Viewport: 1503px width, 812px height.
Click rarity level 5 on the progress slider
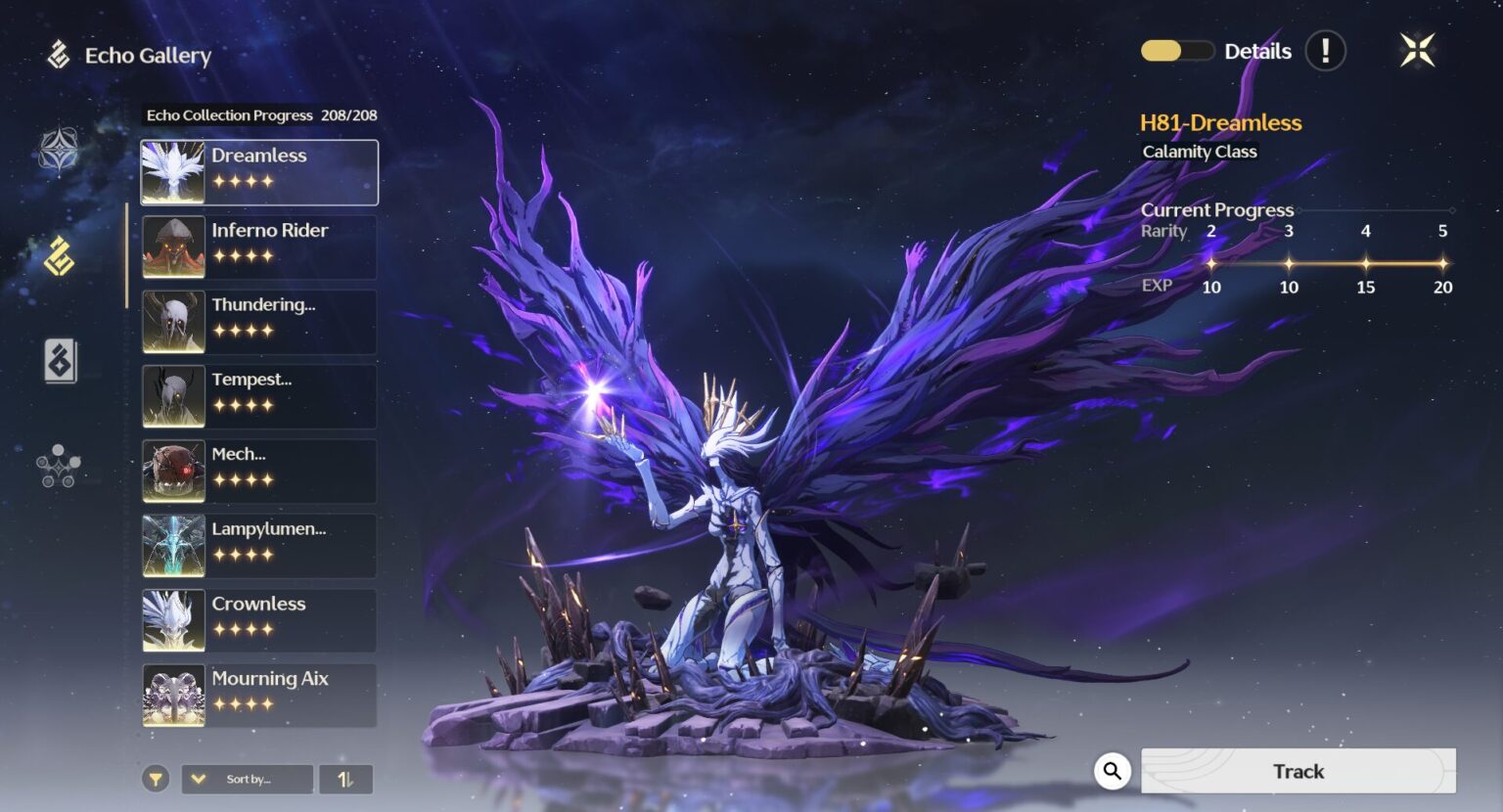[1442, 262]
